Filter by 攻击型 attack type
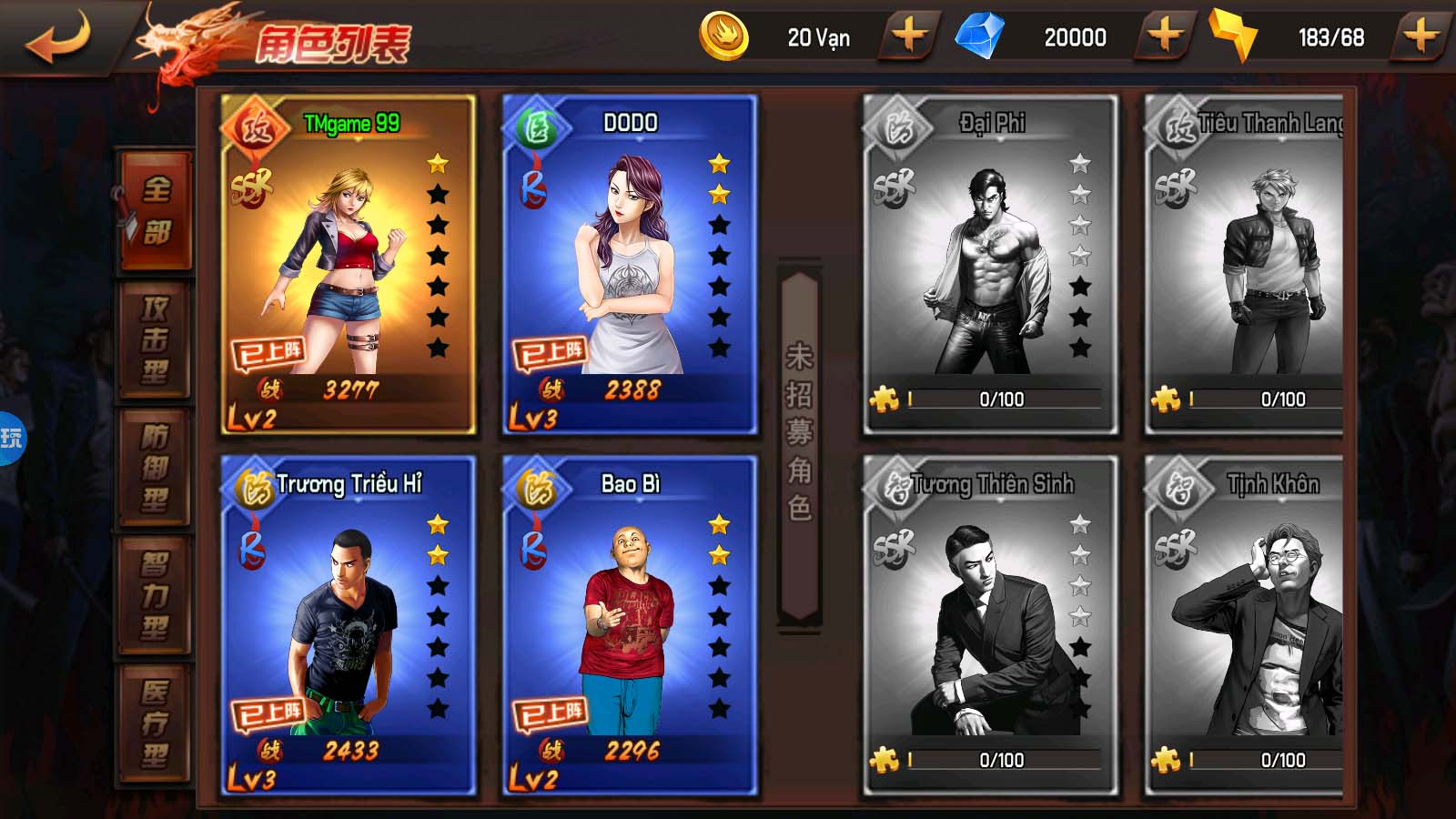The height and width of the screenshot is (819, 1456). coord(156,339)
